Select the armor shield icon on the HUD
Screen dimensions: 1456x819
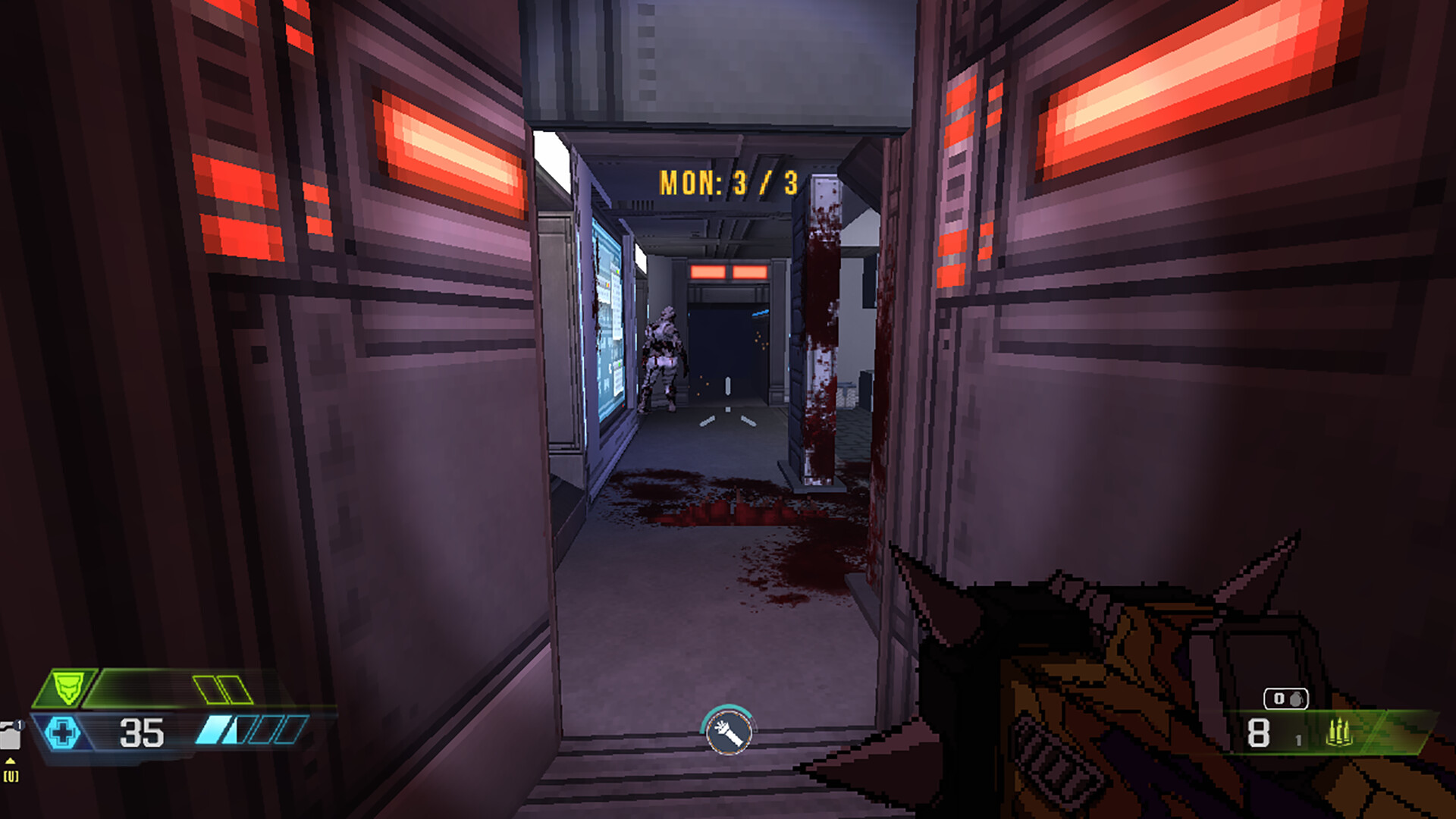tap(67, 686)
